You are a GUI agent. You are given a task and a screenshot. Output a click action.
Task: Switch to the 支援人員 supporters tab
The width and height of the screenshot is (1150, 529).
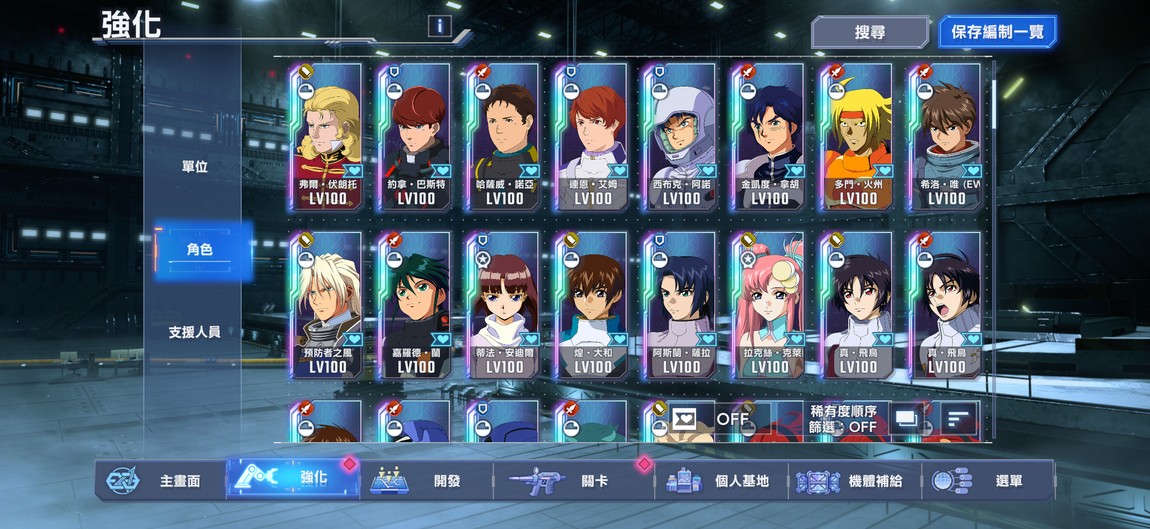tap(195, 332)
